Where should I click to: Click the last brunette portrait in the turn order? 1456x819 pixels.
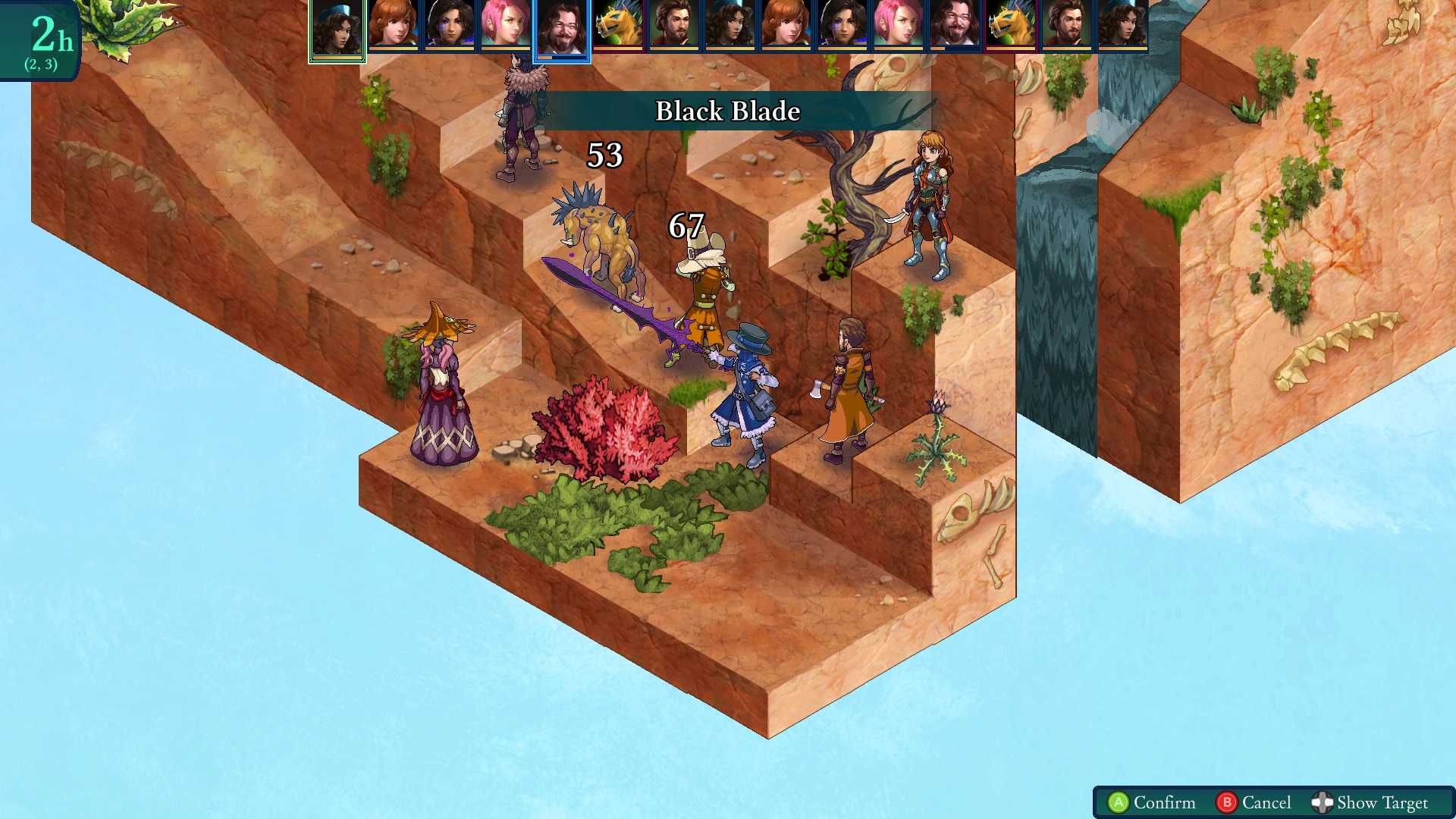pyautogui.click(x=1125, y=25)
